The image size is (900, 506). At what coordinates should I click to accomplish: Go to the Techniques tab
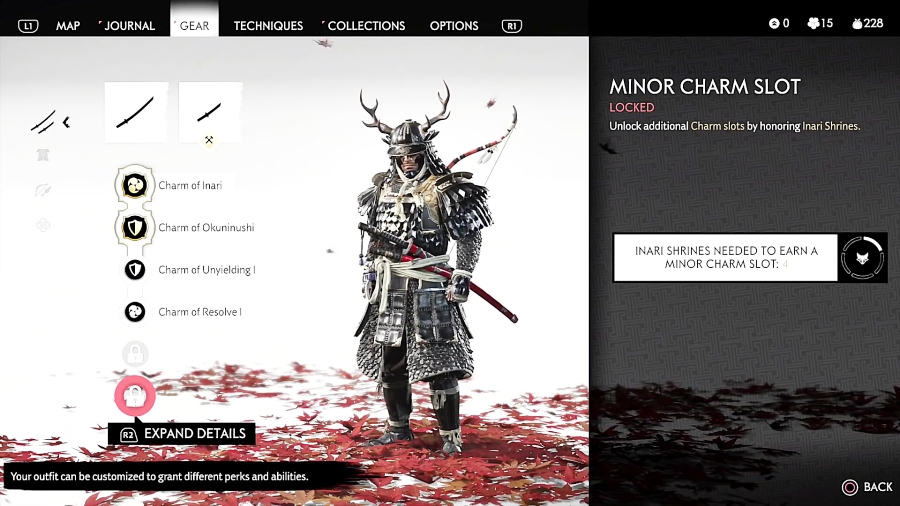tap(268, 25)
